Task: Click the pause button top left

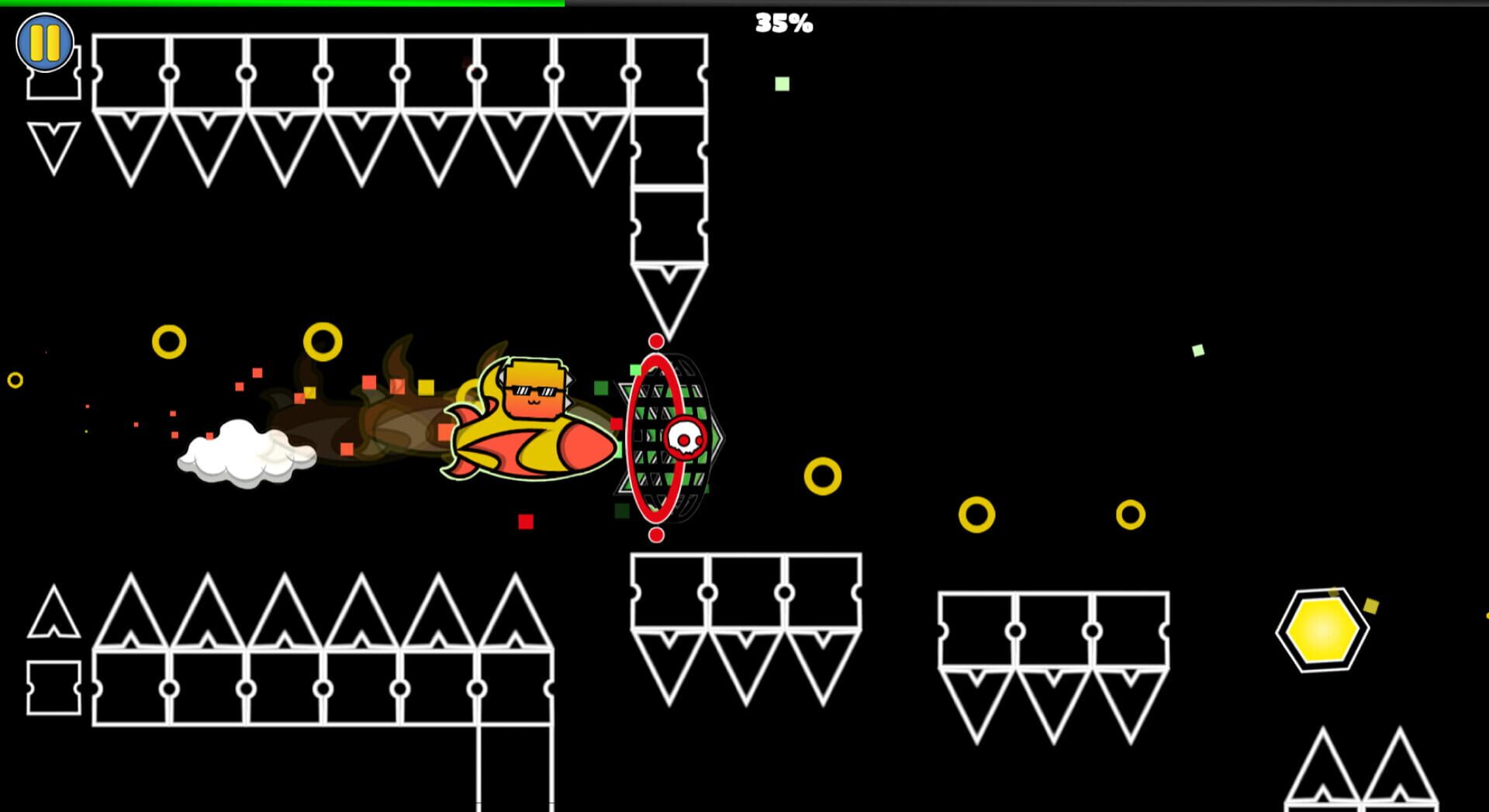Action: (44, 42)
